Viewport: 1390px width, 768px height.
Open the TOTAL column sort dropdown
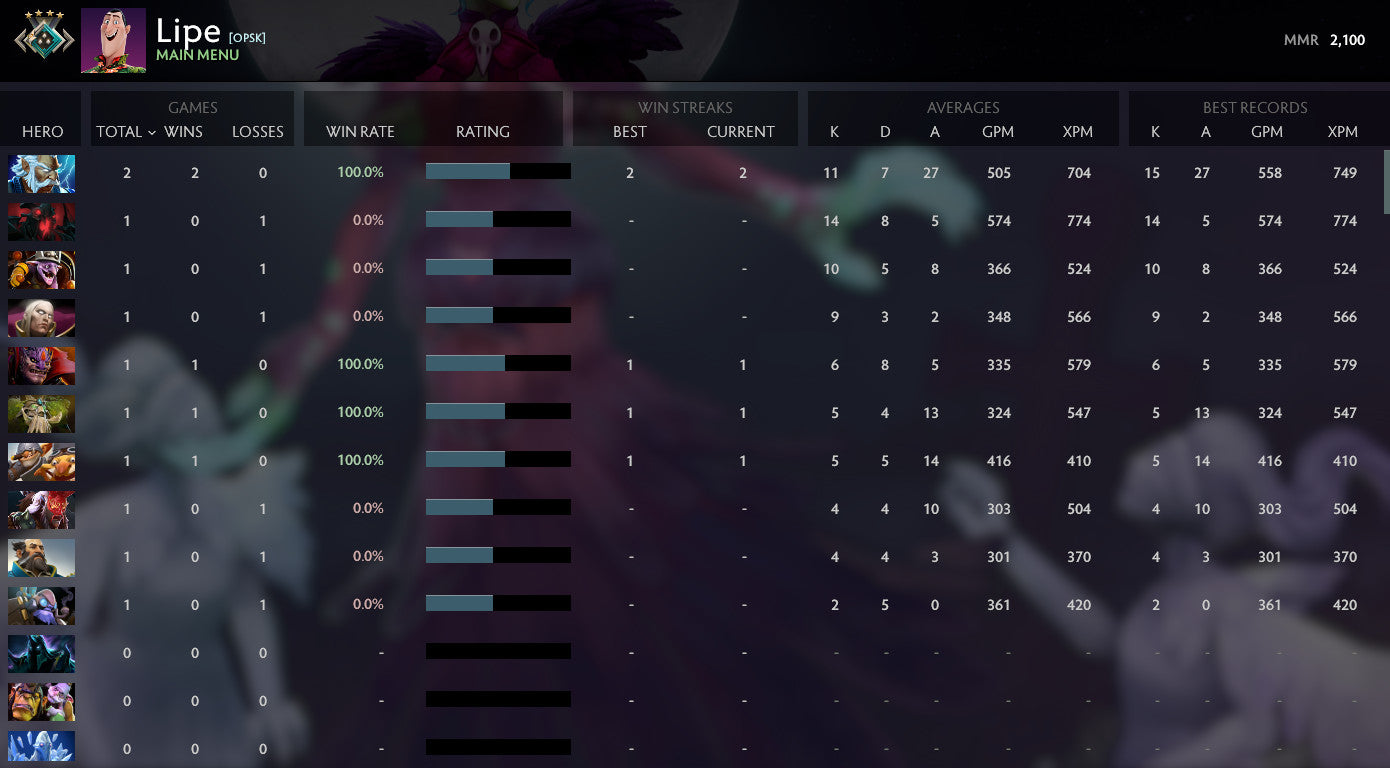pyautogui.click(x=127, y=131)
